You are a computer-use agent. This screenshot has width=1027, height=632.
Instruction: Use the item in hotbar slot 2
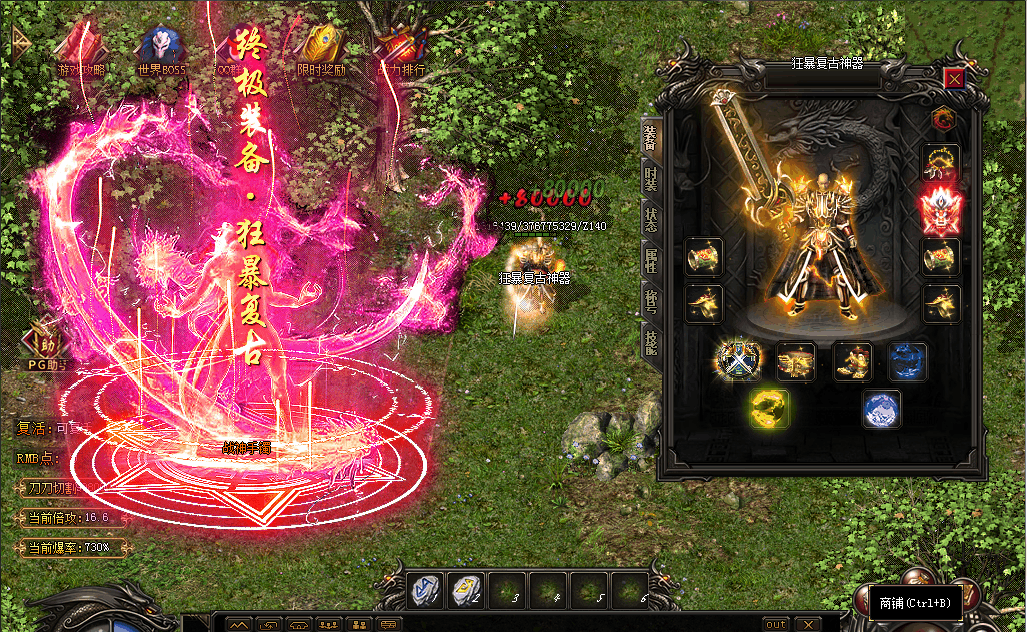point(467,591)
